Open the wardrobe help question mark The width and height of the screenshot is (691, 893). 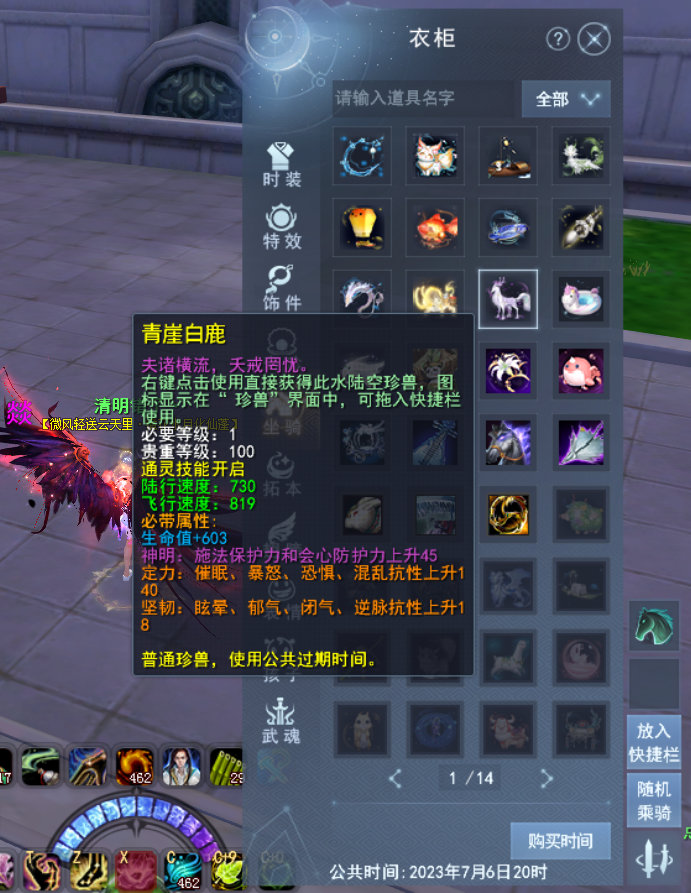[x=558, y=39]
